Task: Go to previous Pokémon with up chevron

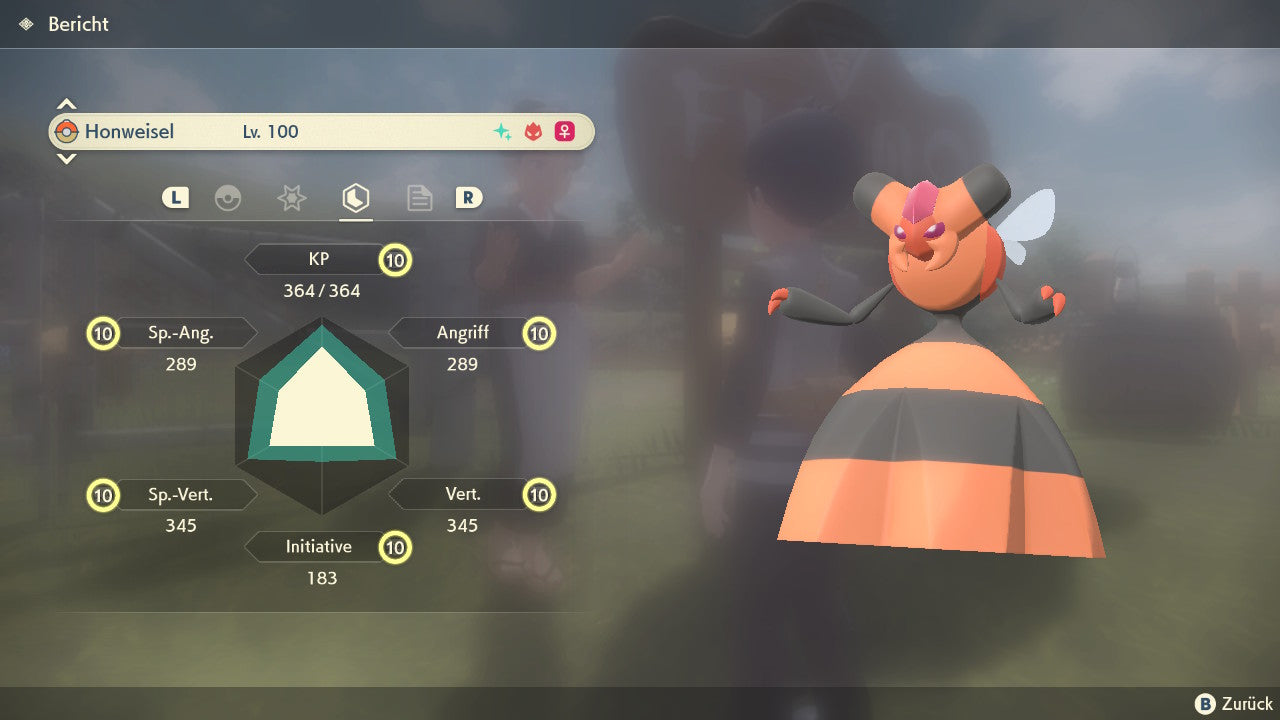Action: 66,104
